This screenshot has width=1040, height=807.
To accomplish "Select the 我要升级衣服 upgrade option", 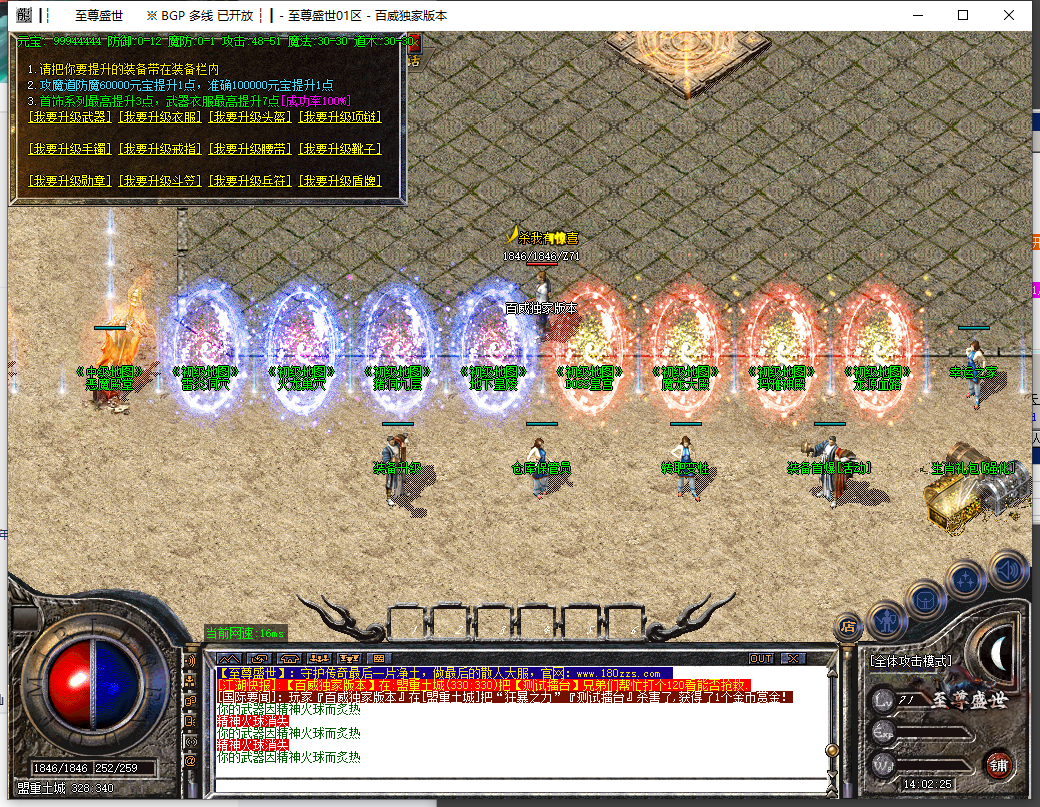I will tap(161, 117).
